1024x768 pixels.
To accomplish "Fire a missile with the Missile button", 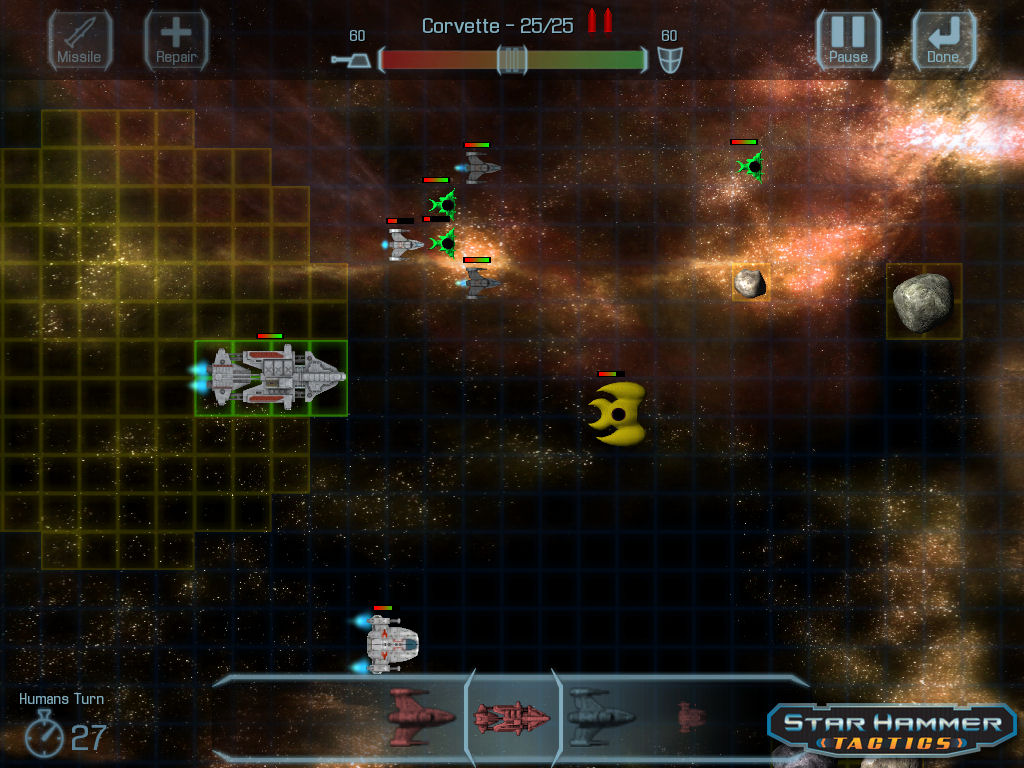I will point(80,41).
